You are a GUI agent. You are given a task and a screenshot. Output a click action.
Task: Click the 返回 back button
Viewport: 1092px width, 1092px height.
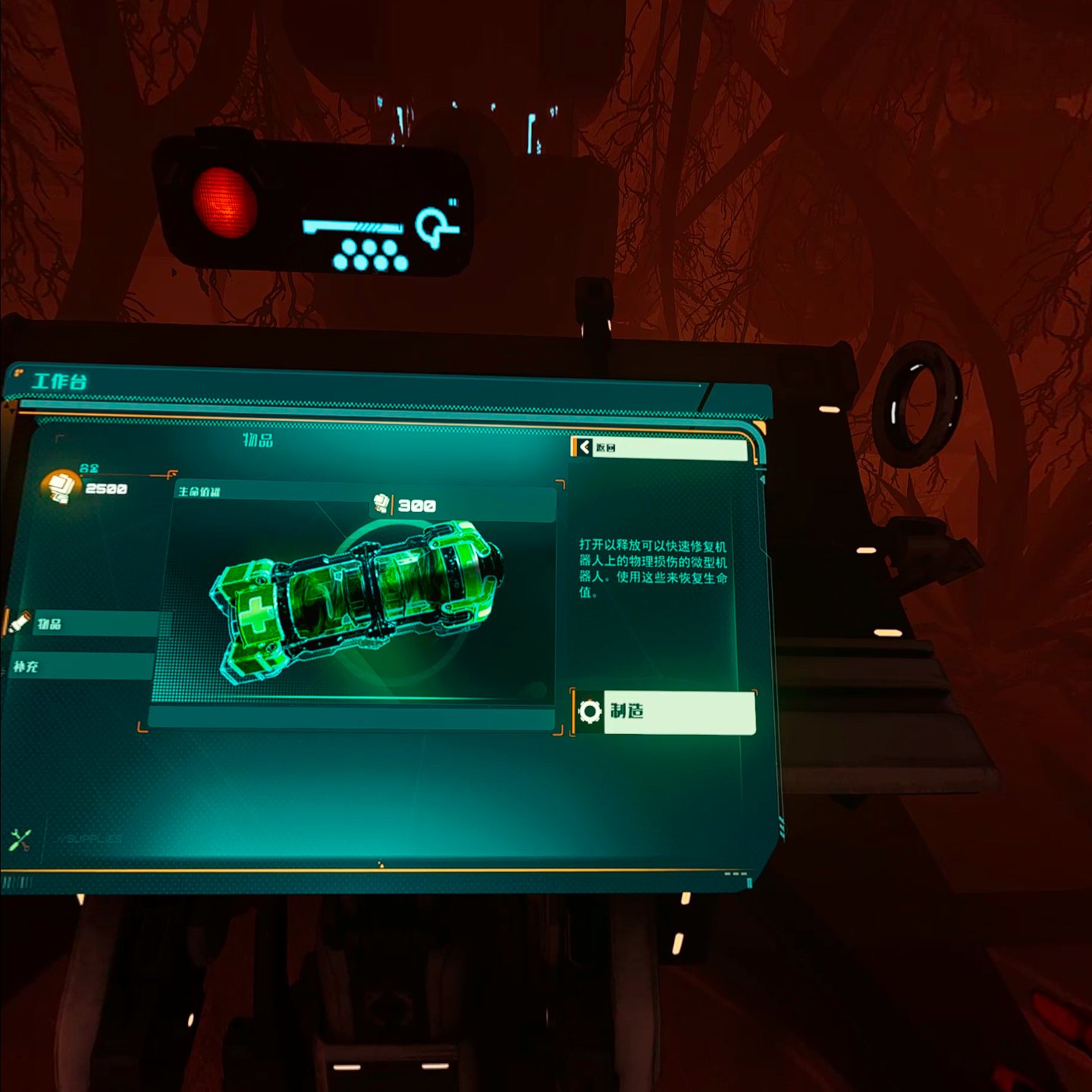click(x=658, y=448)
